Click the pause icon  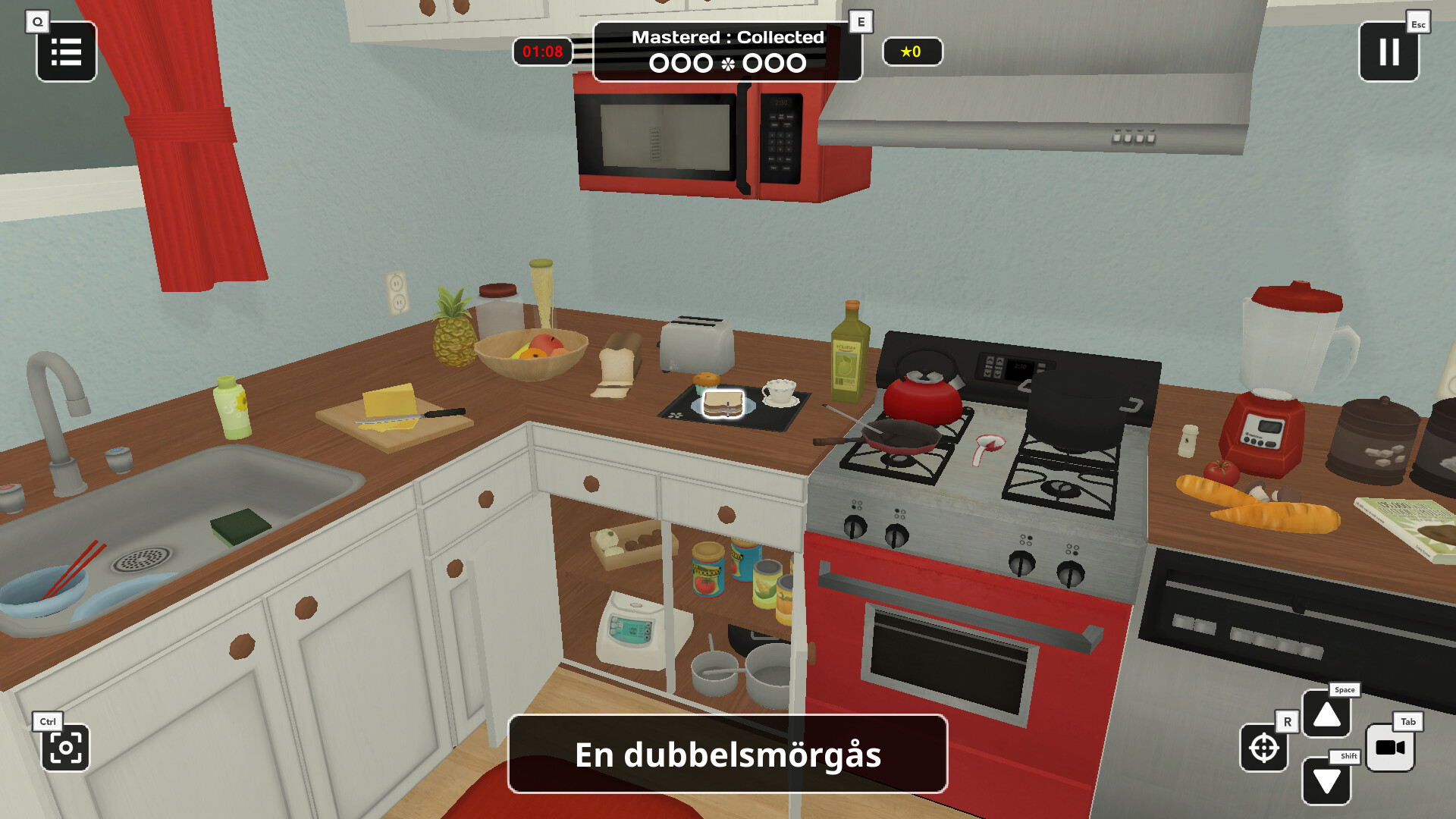(1389, 52)
